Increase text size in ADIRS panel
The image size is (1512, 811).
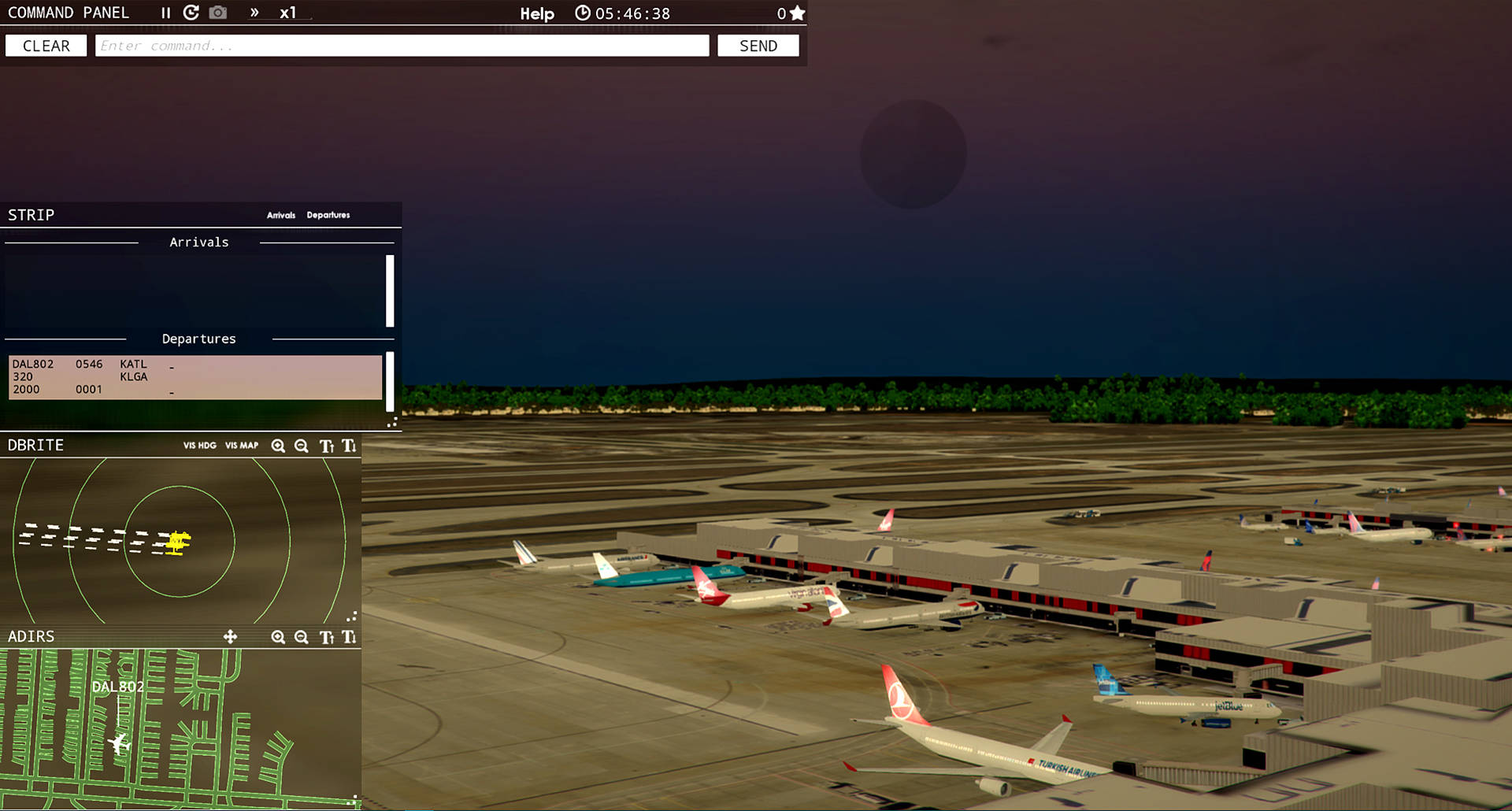pos(326,637)
